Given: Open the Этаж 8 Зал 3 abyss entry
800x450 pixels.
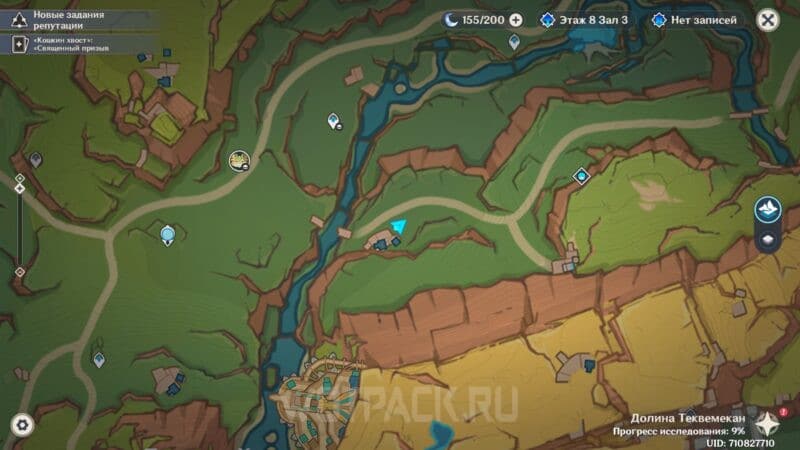Looking at the screenshot, I should pos(585,20).
